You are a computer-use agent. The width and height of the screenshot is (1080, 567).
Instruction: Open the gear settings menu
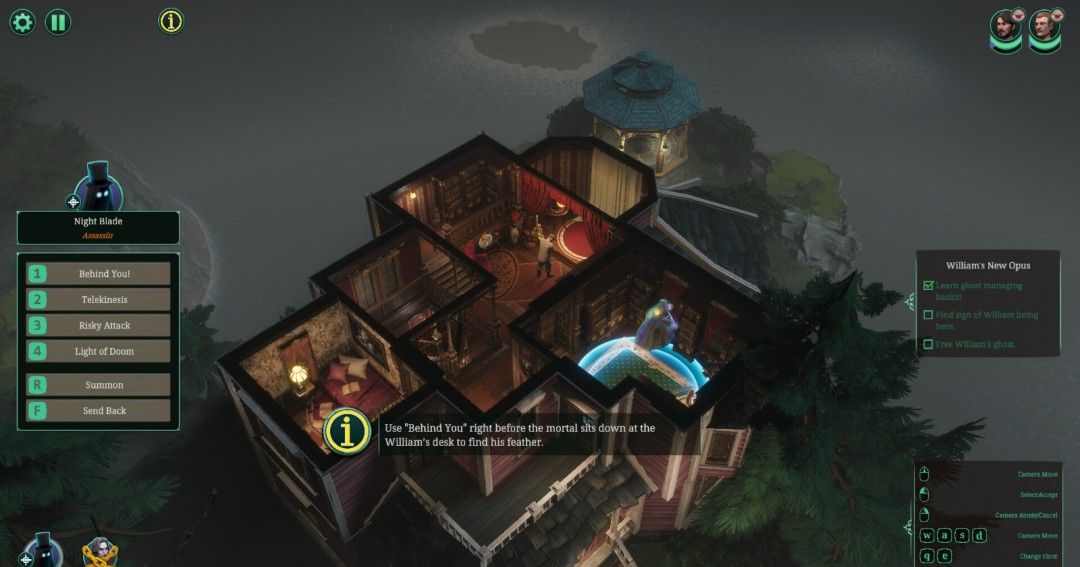22,21
